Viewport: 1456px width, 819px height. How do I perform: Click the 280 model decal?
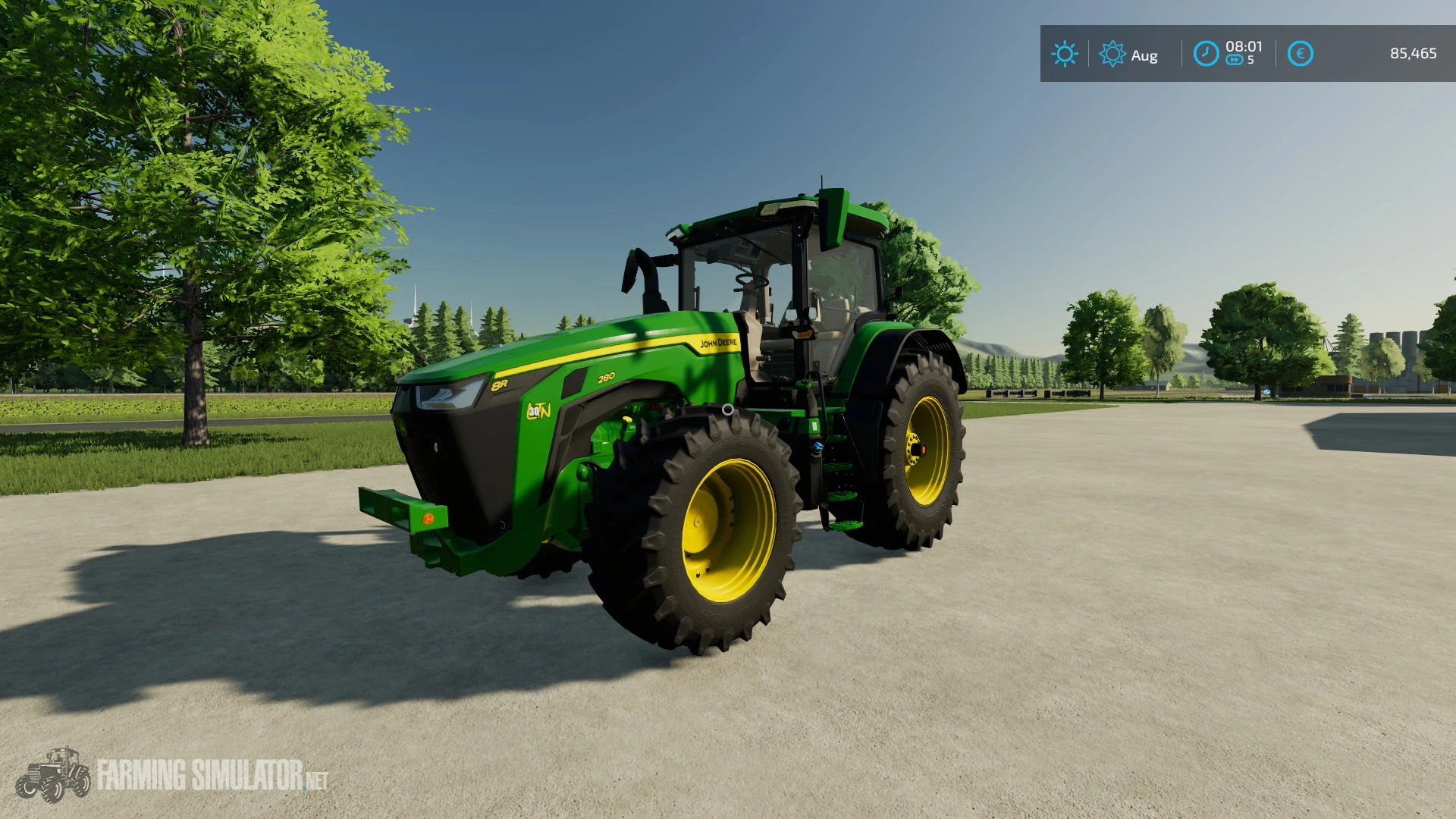(x=606, y=379)
